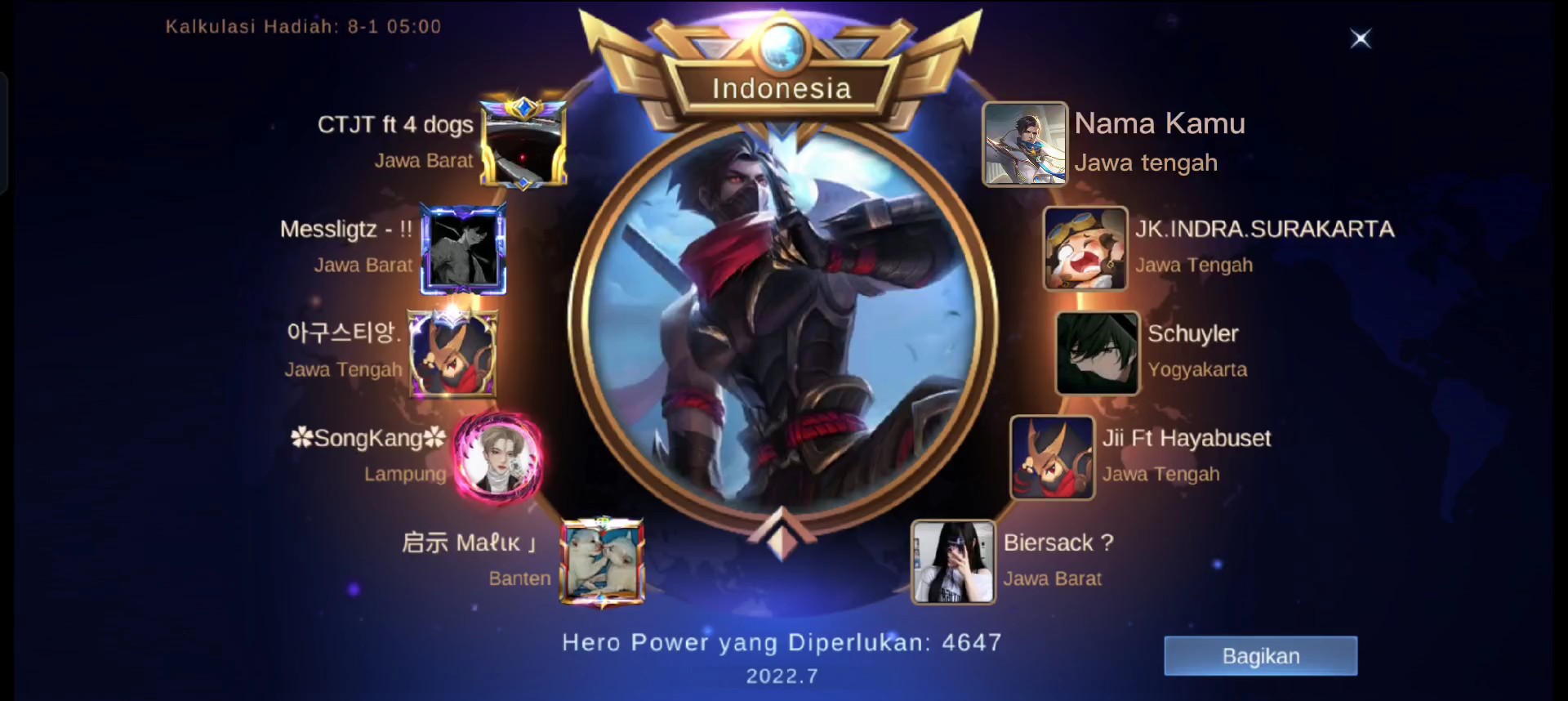Select Malik's puppies avatar from Banten

tap(602, 563)
